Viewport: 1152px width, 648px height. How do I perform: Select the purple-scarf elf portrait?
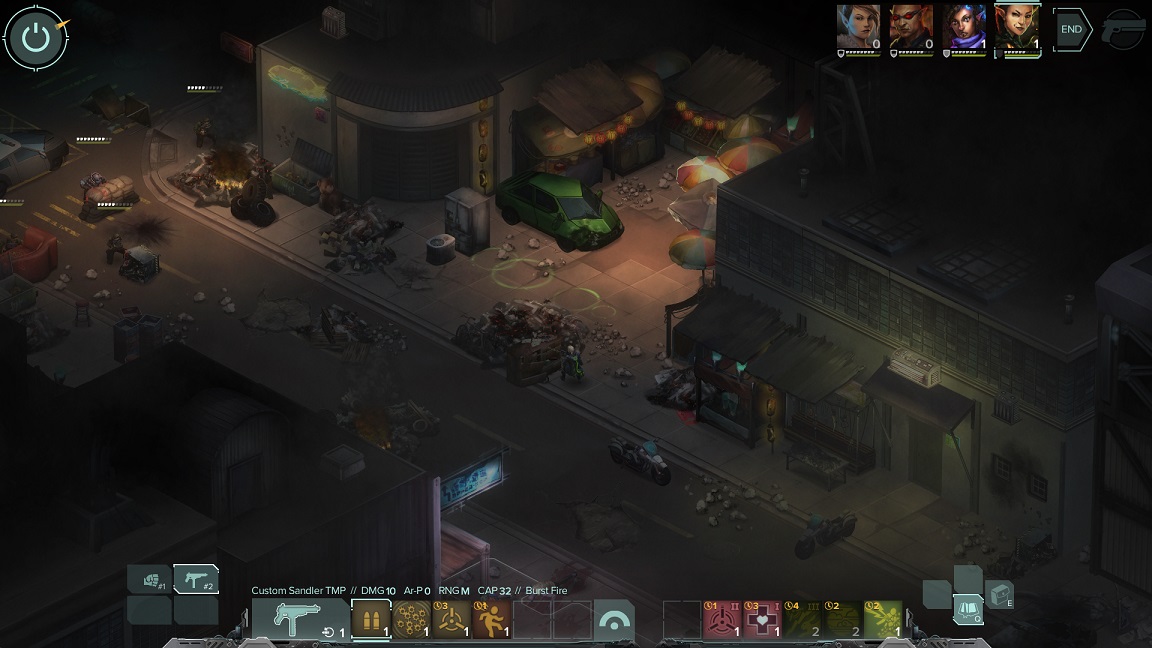[964, 27]
